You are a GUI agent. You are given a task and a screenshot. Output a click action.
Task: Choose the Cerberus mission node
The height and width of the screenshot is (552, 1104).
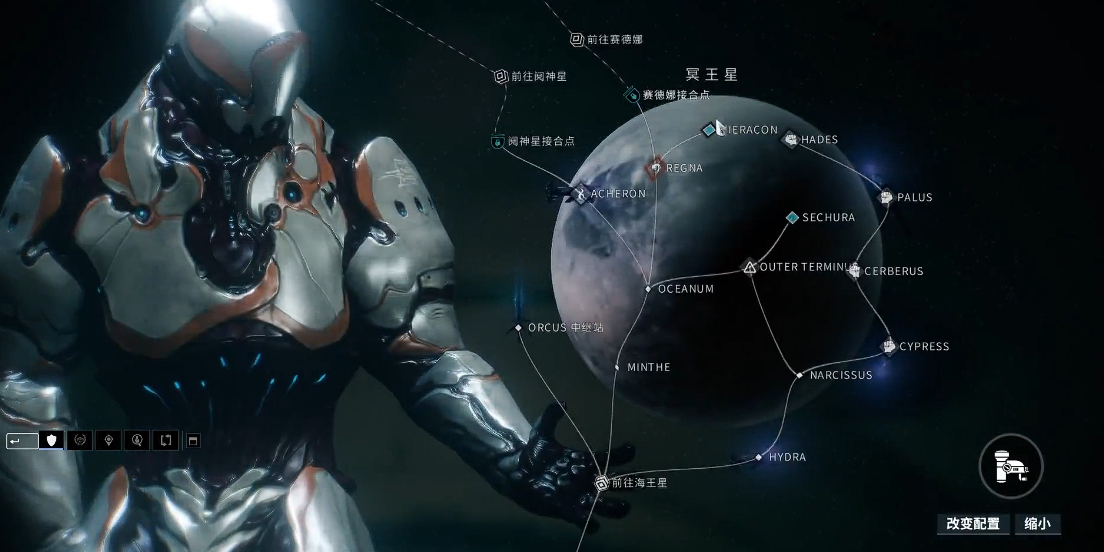[x=855, y=271]
